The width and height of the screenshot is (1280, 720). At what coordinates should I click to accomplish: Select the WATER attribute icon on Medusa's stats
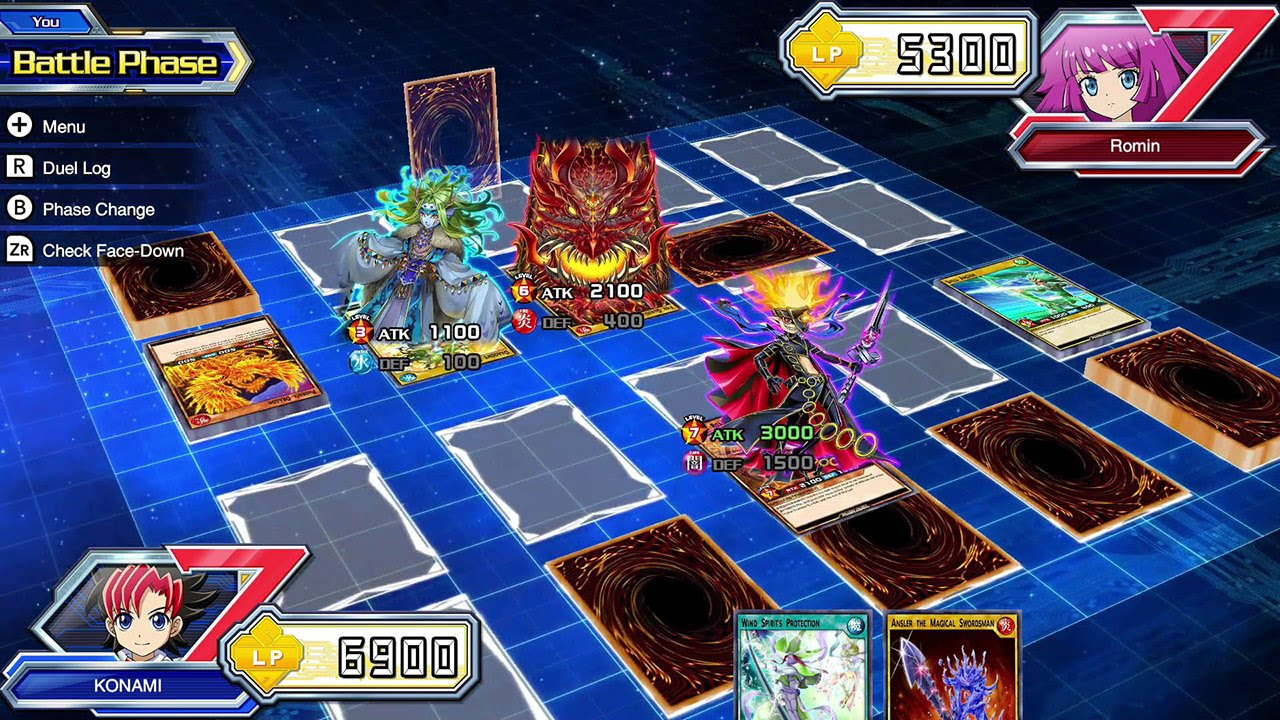pyautogui.click(x=359, y=360)
